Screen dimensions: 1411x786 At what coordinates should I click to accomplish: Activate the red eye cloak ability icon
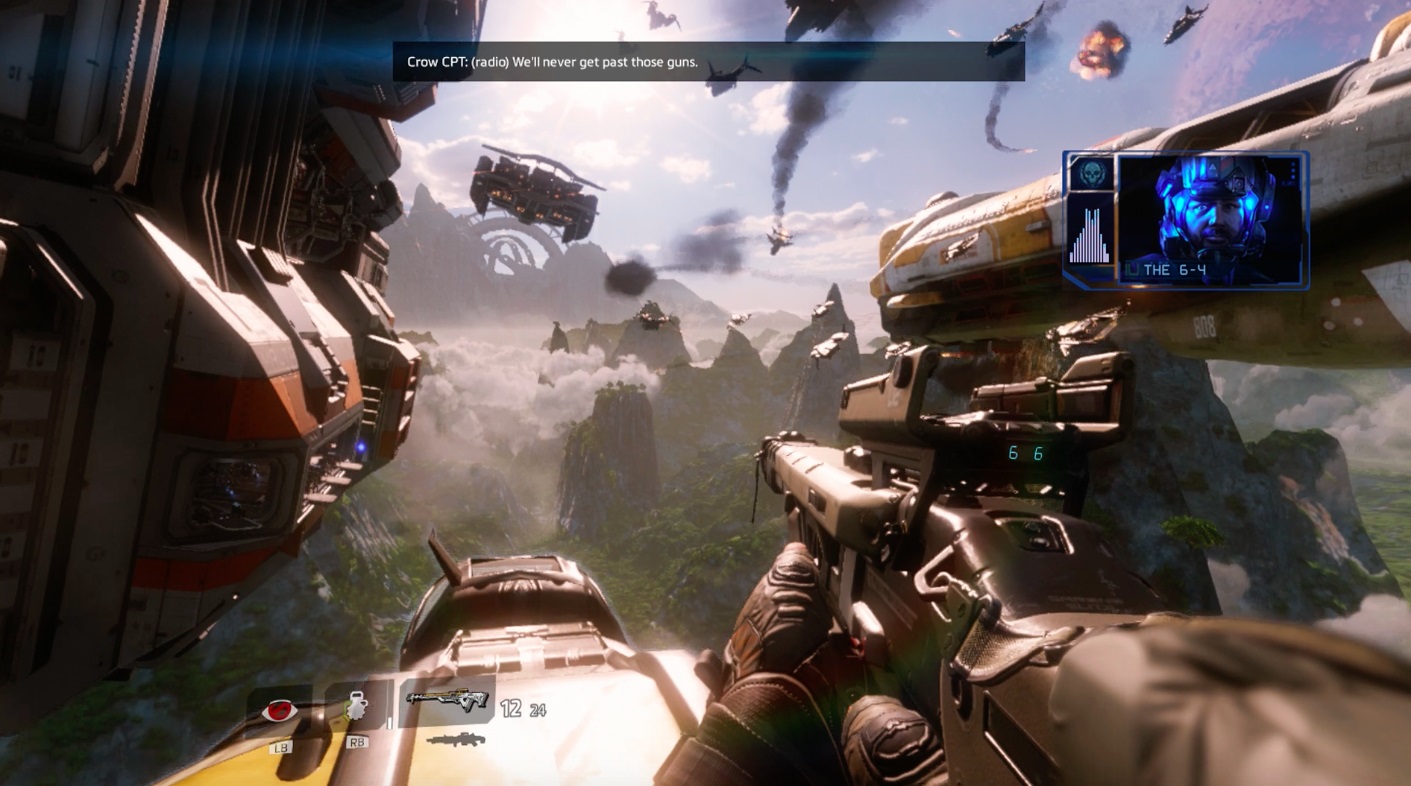coord(279,710)
